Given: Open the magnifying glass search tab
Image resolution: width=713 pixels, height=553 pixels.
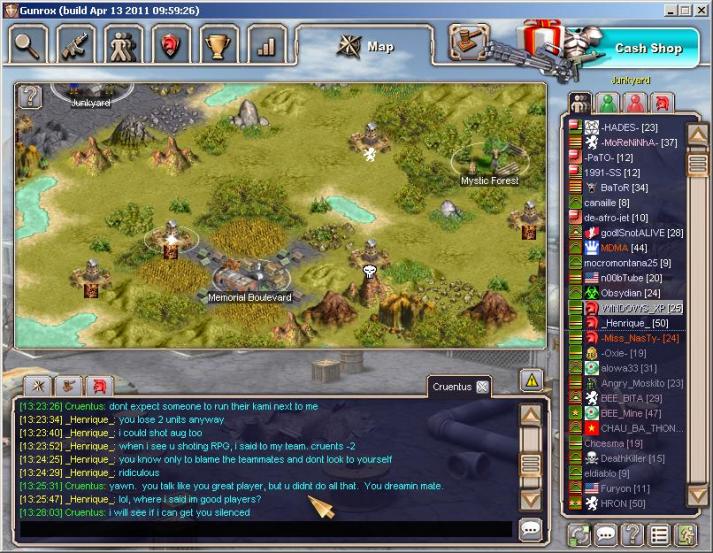Looking at the screenshot, I should 29,45.
